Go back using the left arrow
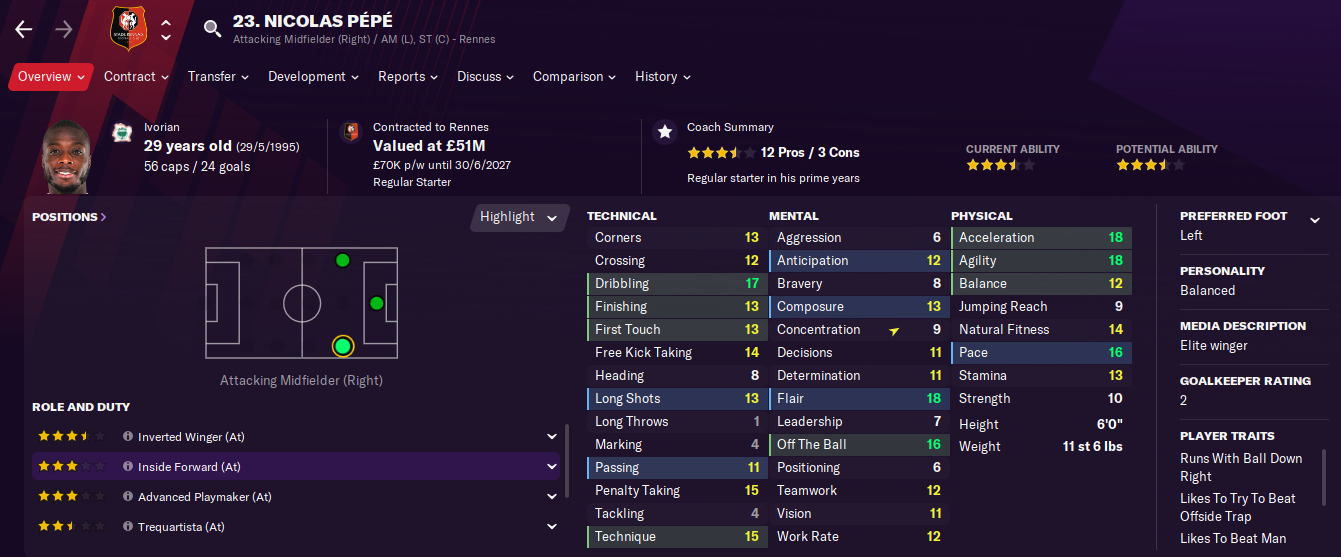The height and width of the screenshot is (557, 1341). point(24,29)
